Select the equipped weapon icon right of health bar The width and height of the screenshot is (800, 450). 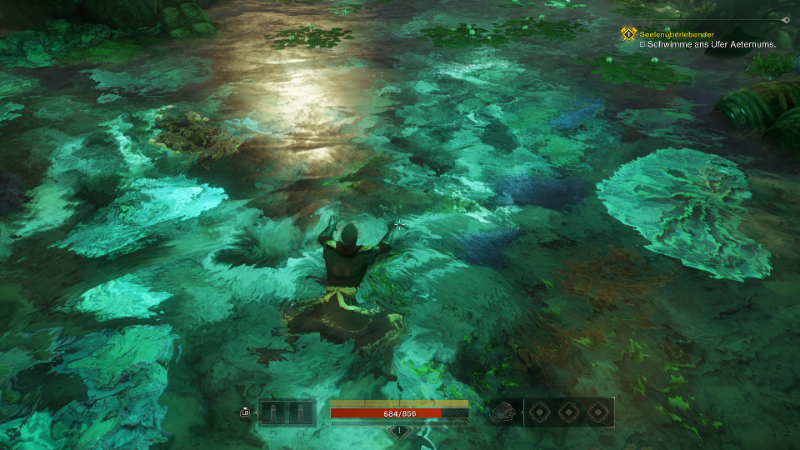503,412
